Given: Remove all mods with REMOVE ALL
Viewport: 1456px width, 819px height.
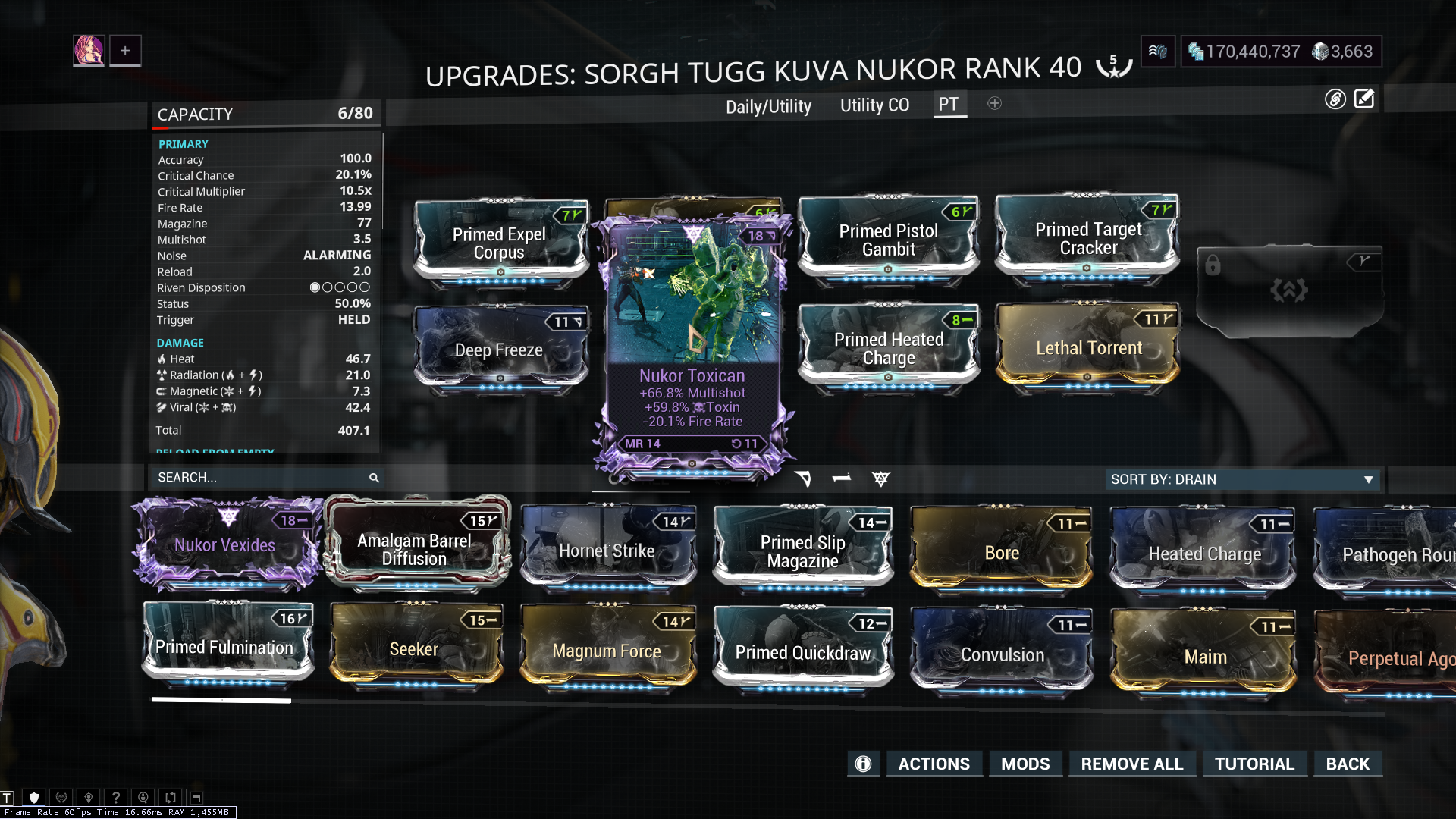Looking at the screenshot, I should click(x=1131, y=764).
